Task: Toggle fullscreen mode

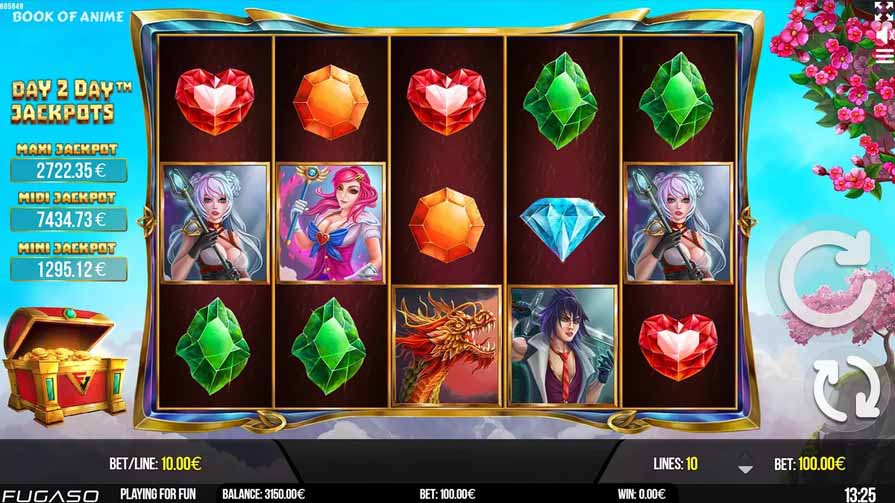Action: tap(883, 10)
